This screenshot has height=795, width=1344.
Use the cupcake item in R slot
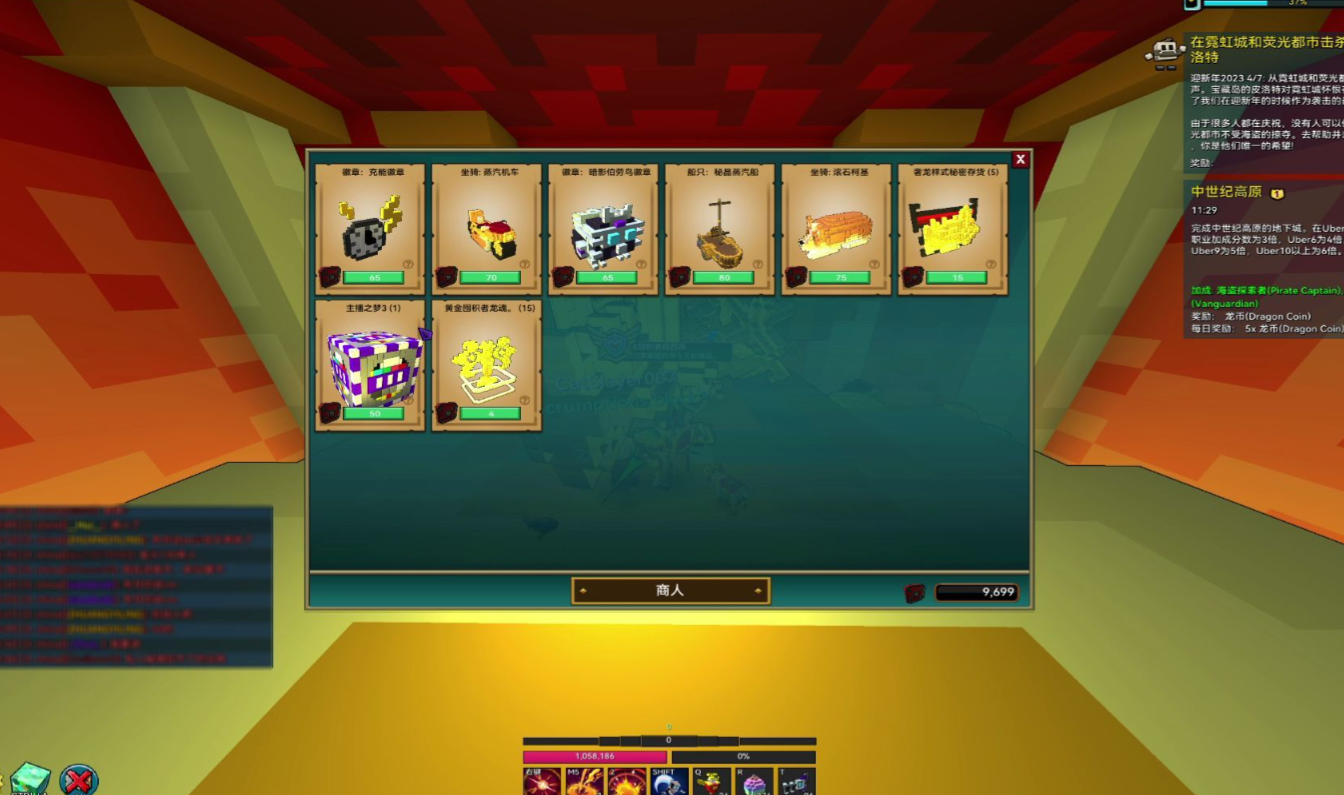(755, 781)
